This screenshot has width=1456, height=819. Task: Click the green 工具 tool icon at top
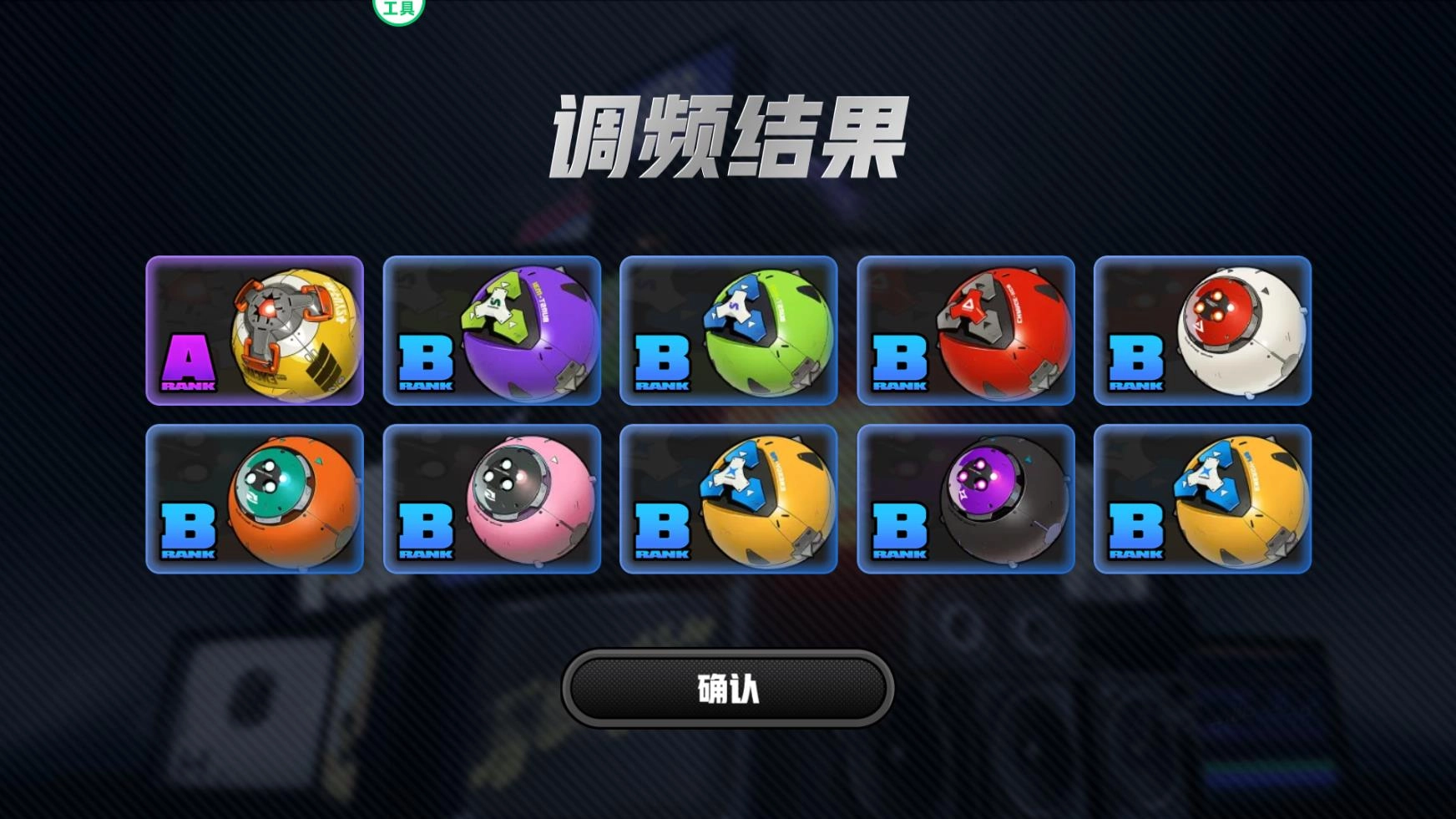point(399,7)
